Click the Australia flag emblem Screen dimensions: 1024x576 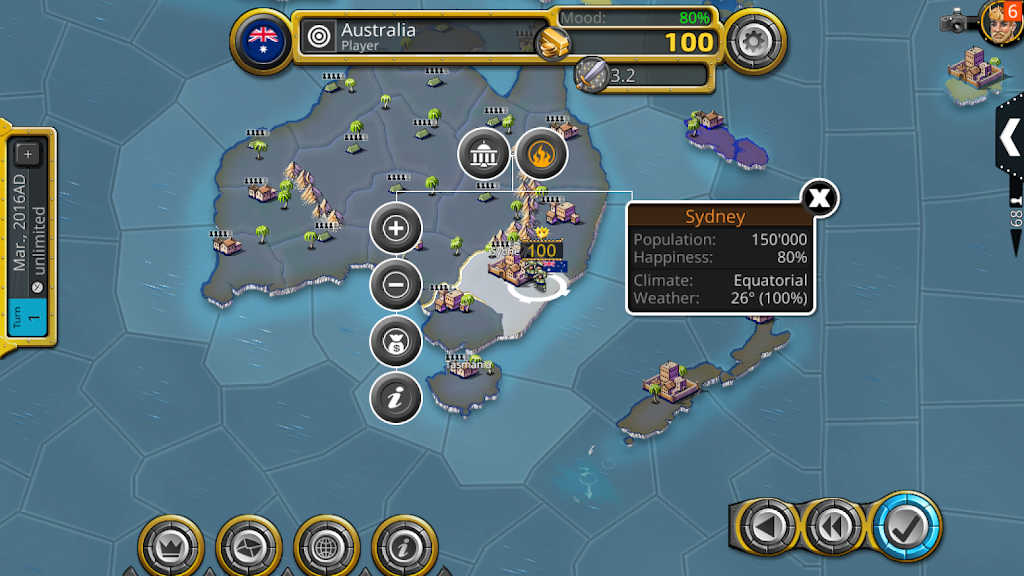click(x=264, y=40)
